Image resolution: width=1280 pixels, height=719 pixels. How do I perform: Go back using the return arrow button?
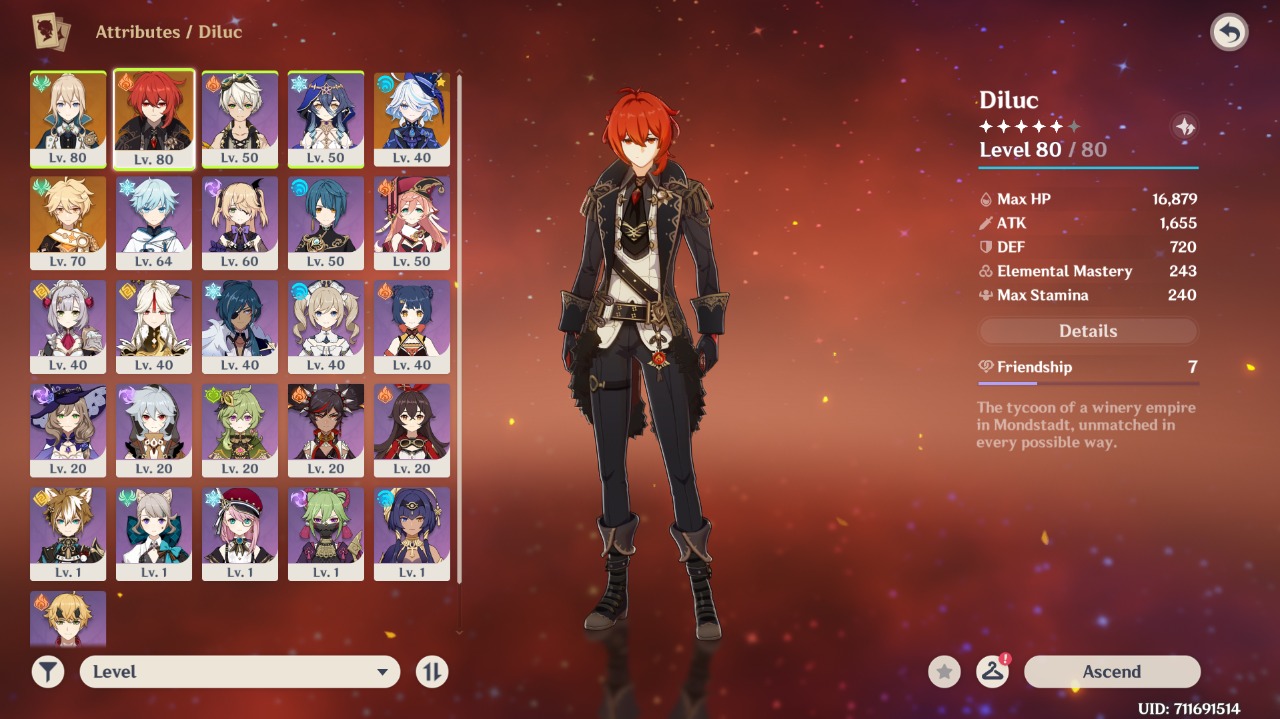point(1229,33)
